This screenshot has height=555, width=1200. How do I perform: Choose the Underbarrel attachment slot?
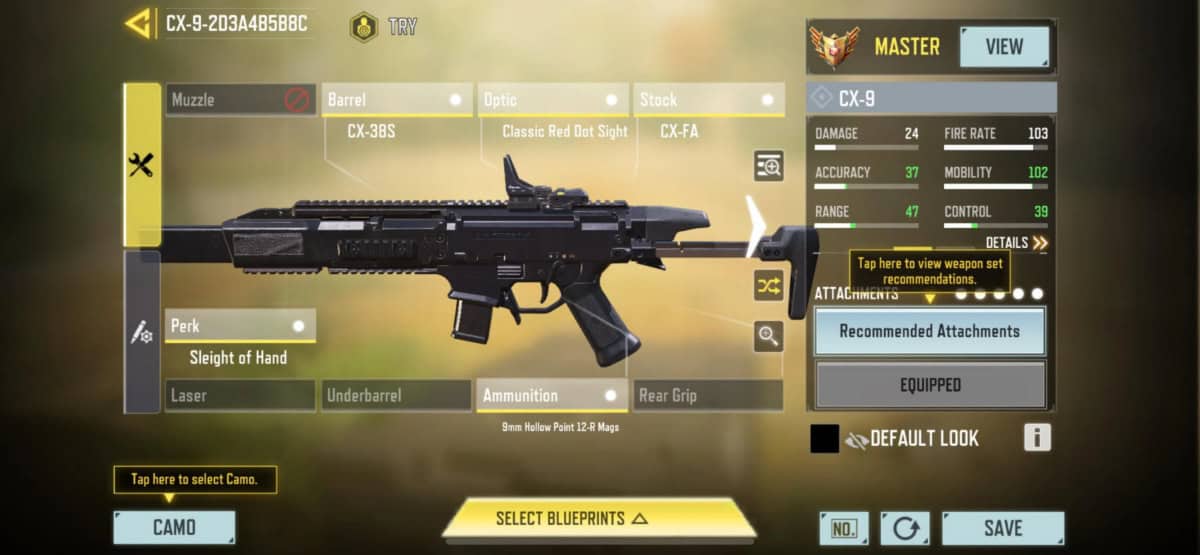398,395
